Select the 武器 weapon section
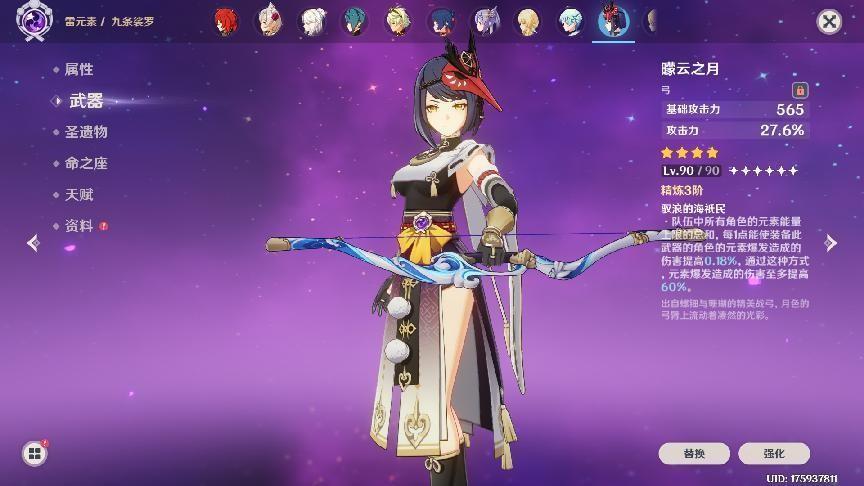Screen dimensions: 864x486 (86, 100)
